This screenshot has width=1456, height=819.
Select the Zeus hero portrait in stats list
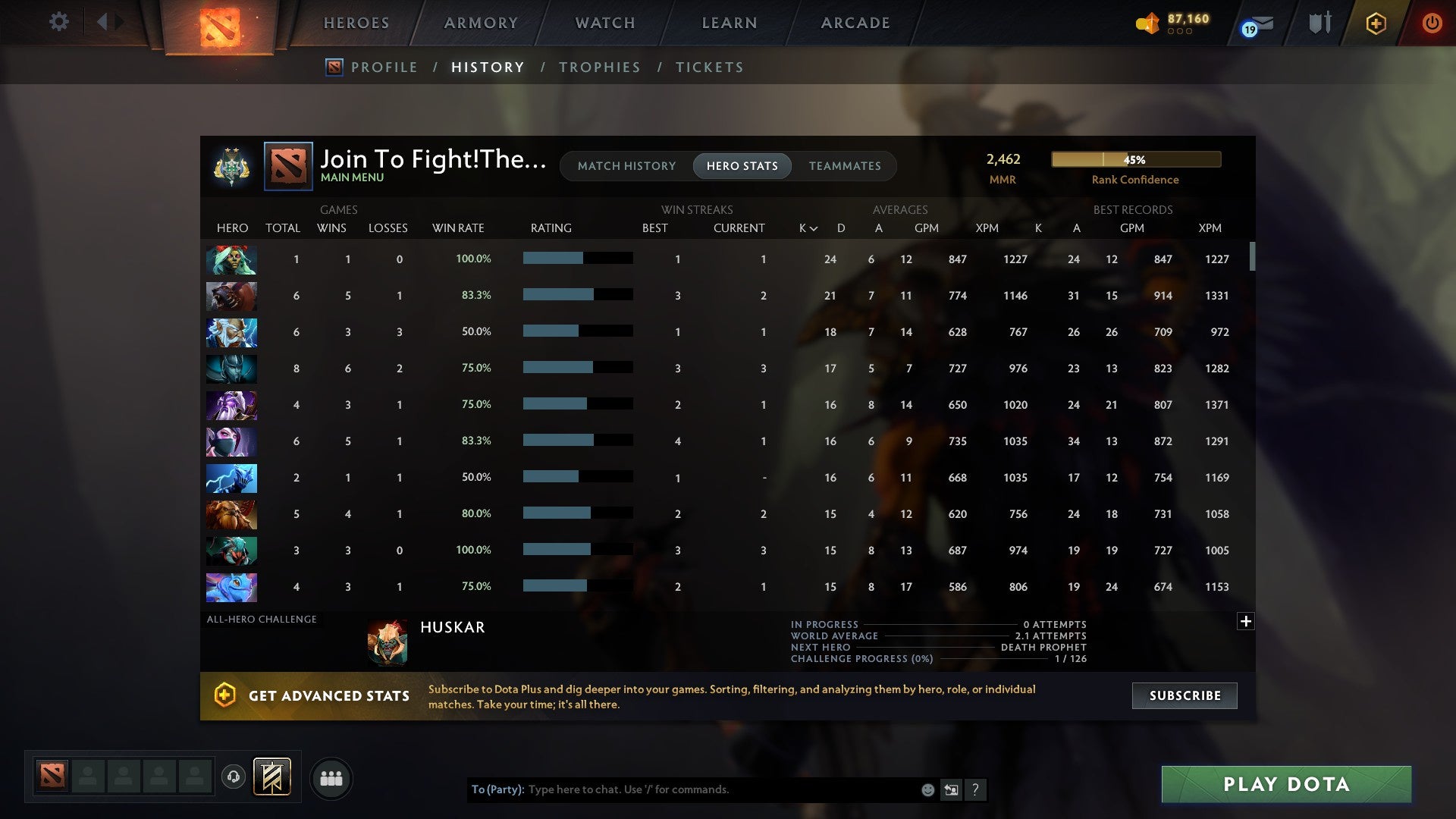231,333
